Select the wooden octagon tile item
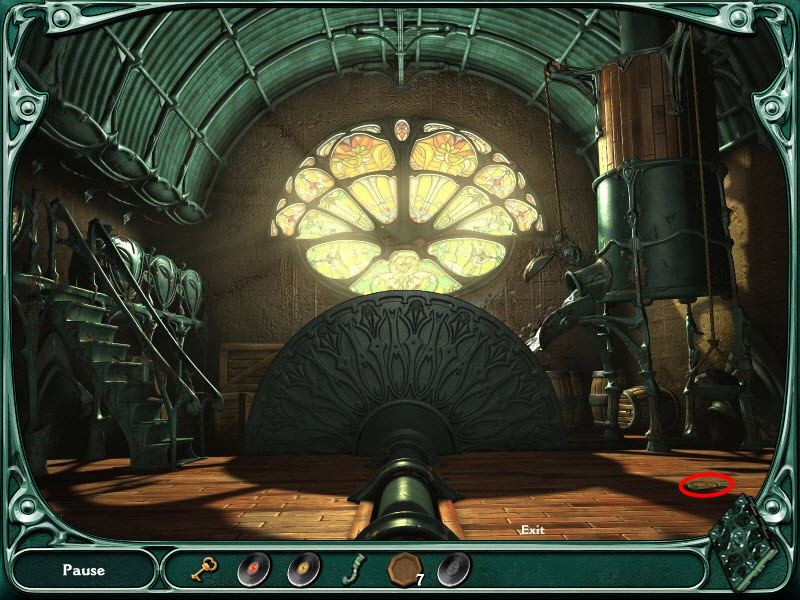The image size is (800, 600). (x=403, y=568)
